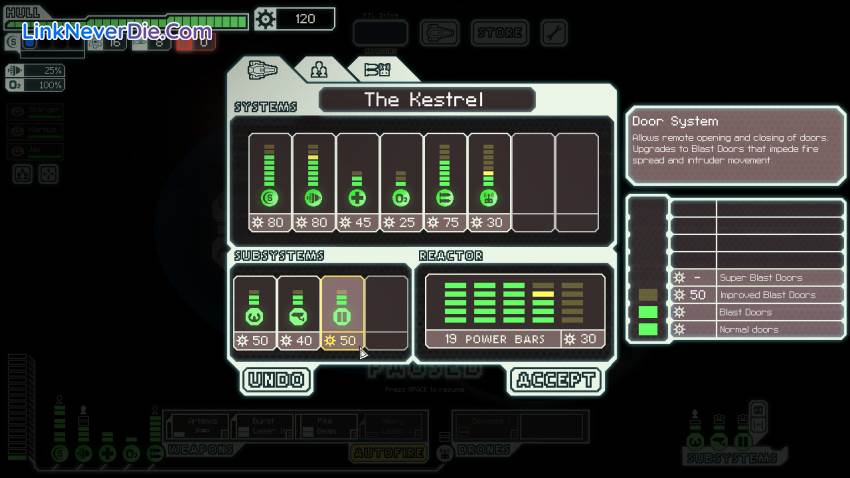
Task: Upgrade the Engines system
Action: pyautogui.click(x=314, y=182)
